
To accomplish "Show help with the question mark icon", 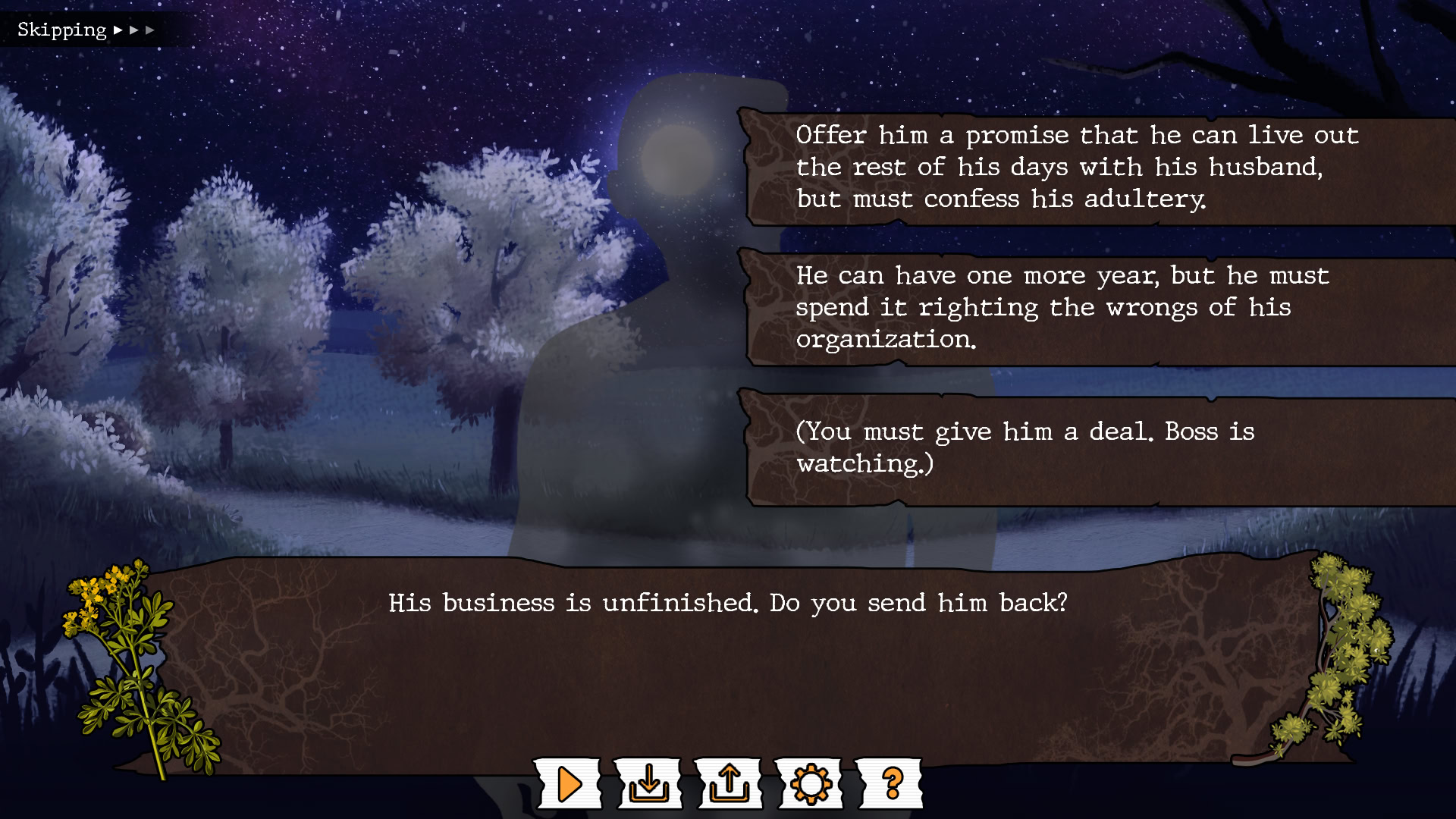I will tap(892, 784).
